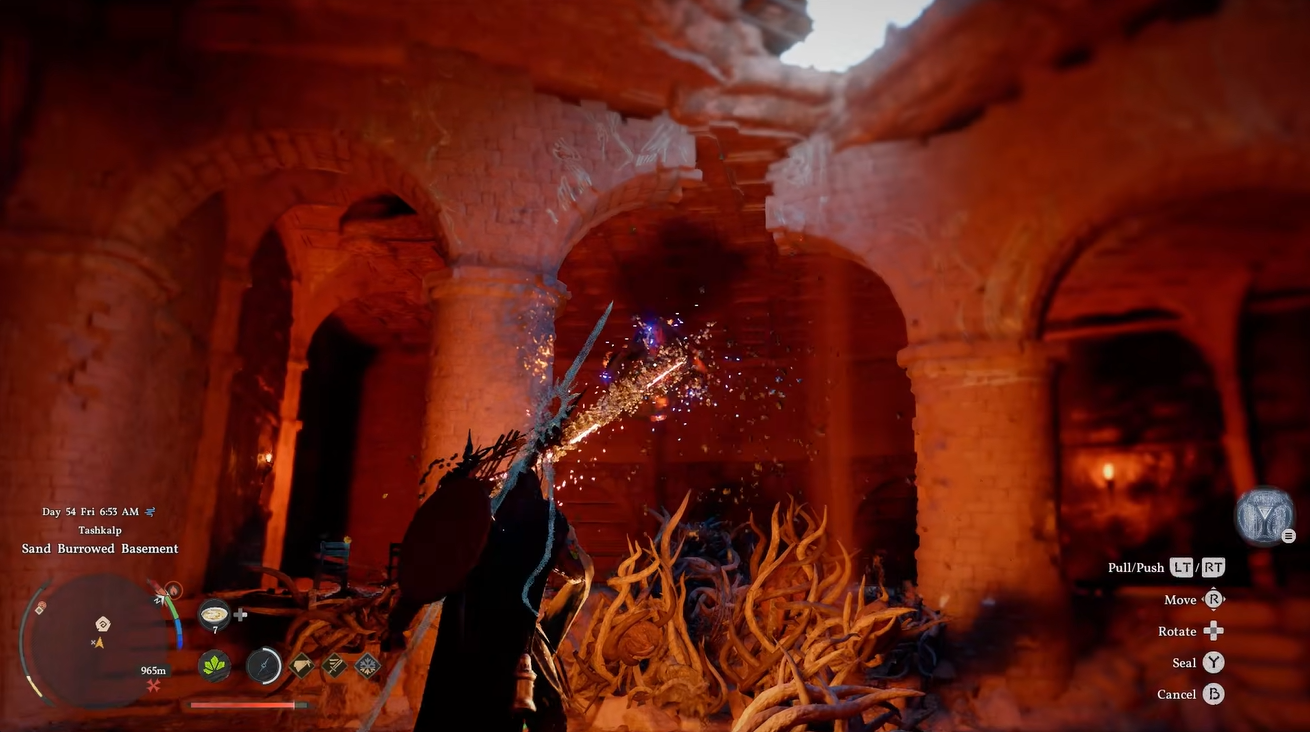
Task: Open the circular clock dial icon
Action: (x=263, y=667)
